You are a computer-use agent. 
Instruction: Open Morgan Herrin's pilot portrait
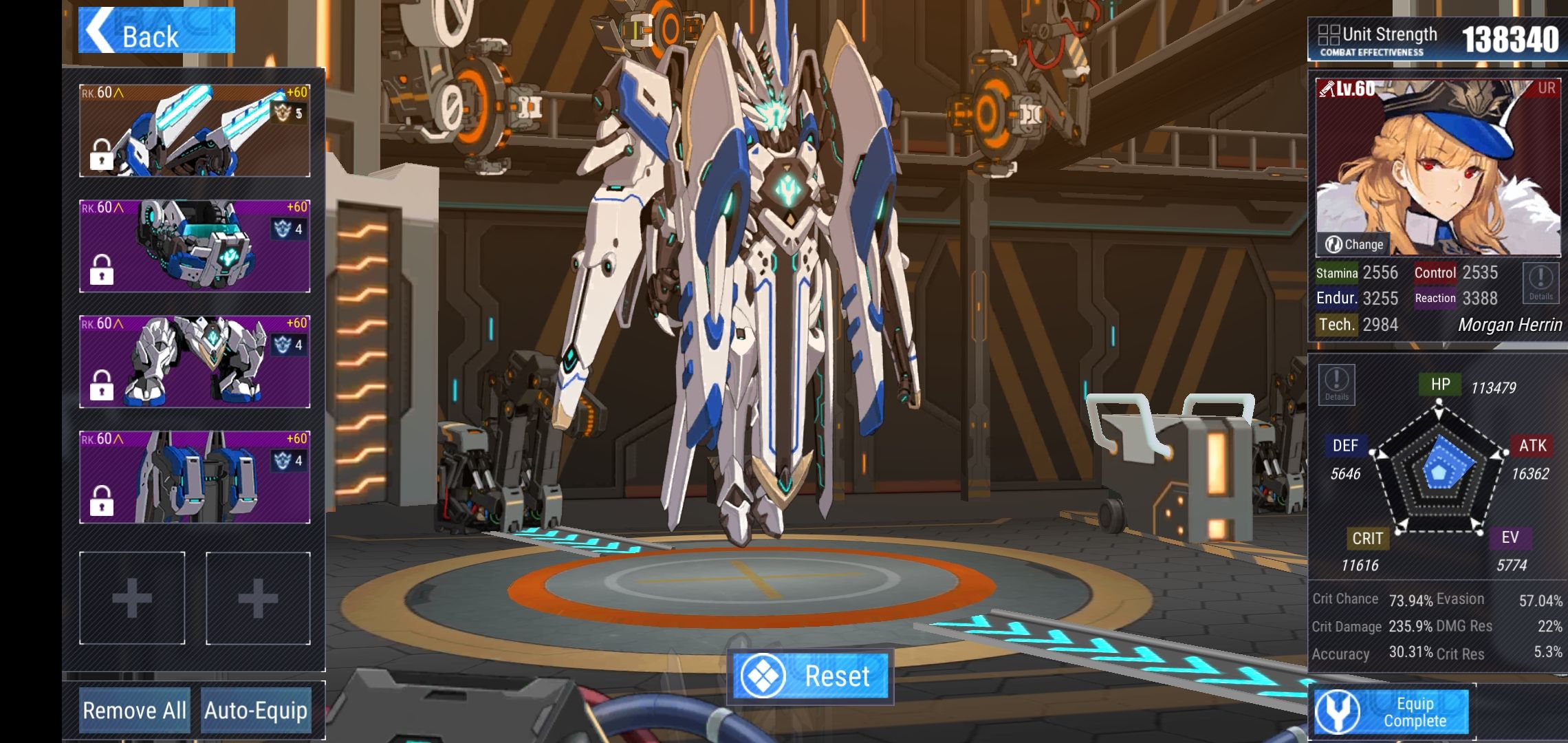(1437, 165)
